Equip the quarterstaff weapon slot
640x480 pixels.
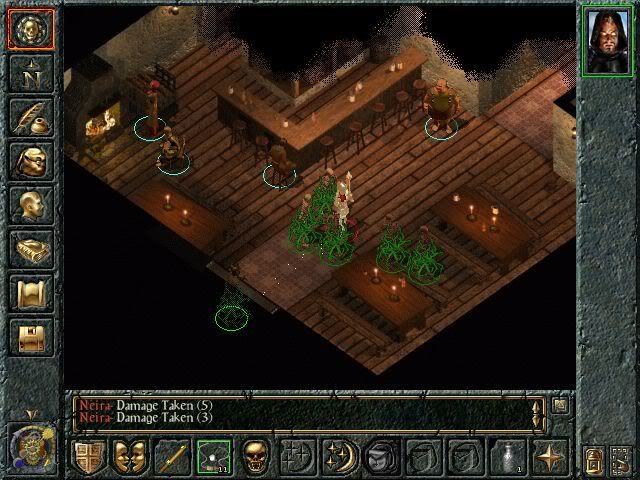(x=171, y=457)
